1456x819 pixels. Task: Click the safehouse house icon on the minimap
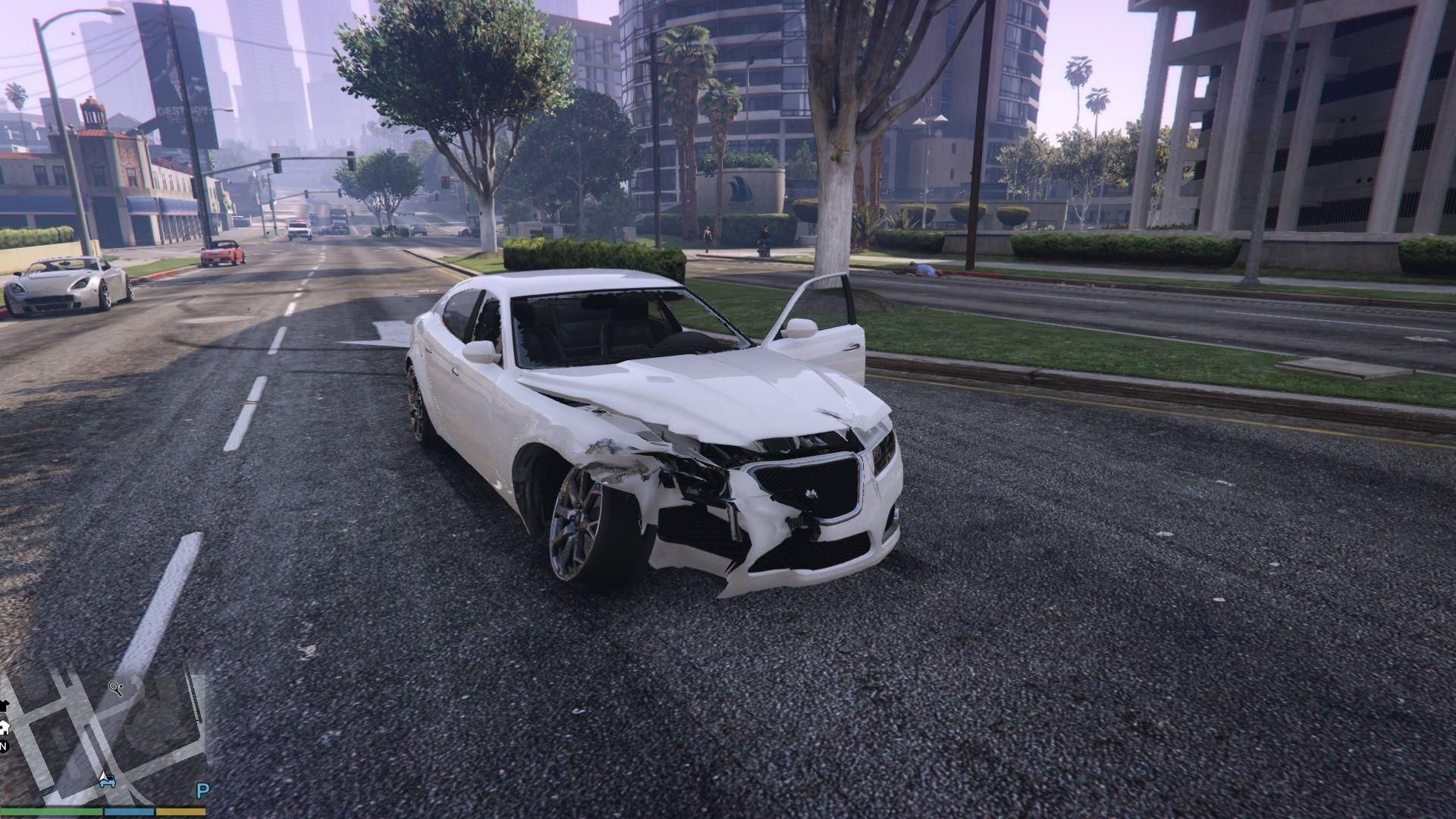pyautogui.click(x=5, y=728)
